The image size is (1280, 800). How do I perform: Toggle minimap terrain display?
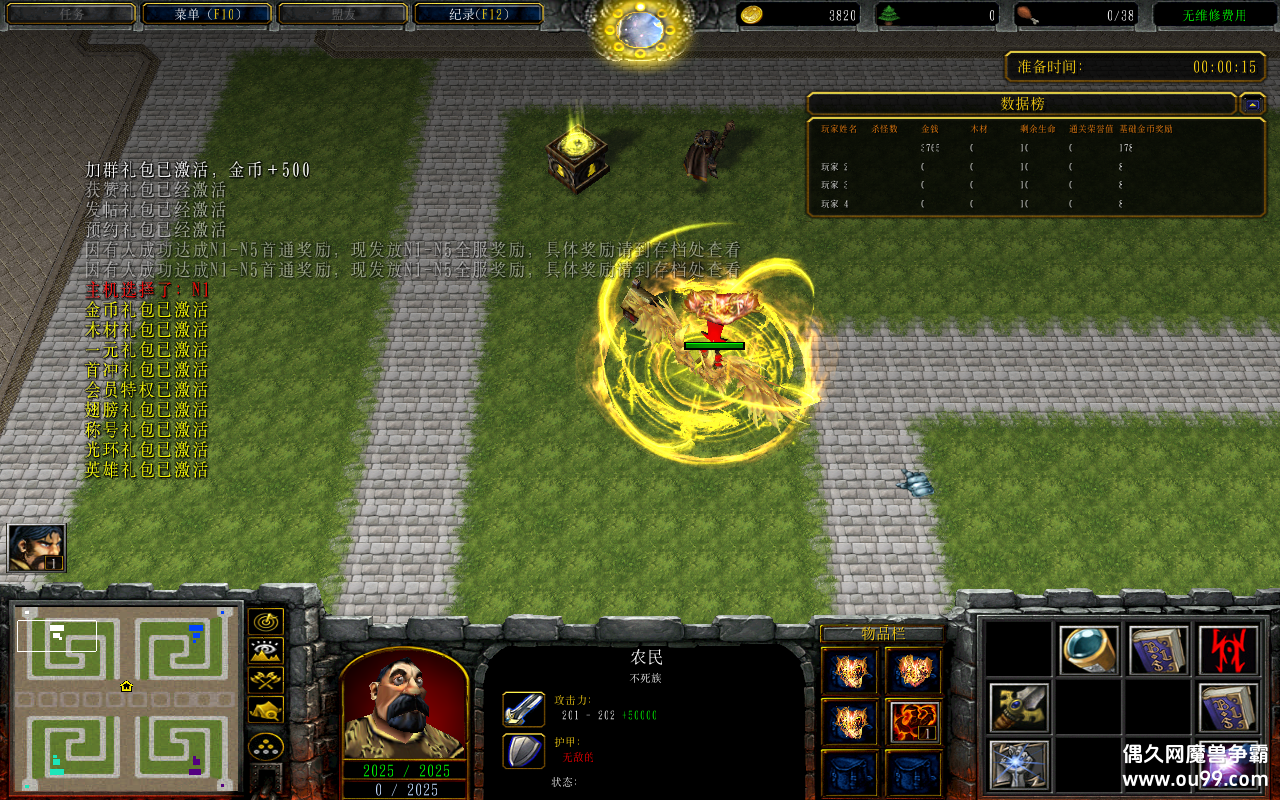(x=266, y=651)
